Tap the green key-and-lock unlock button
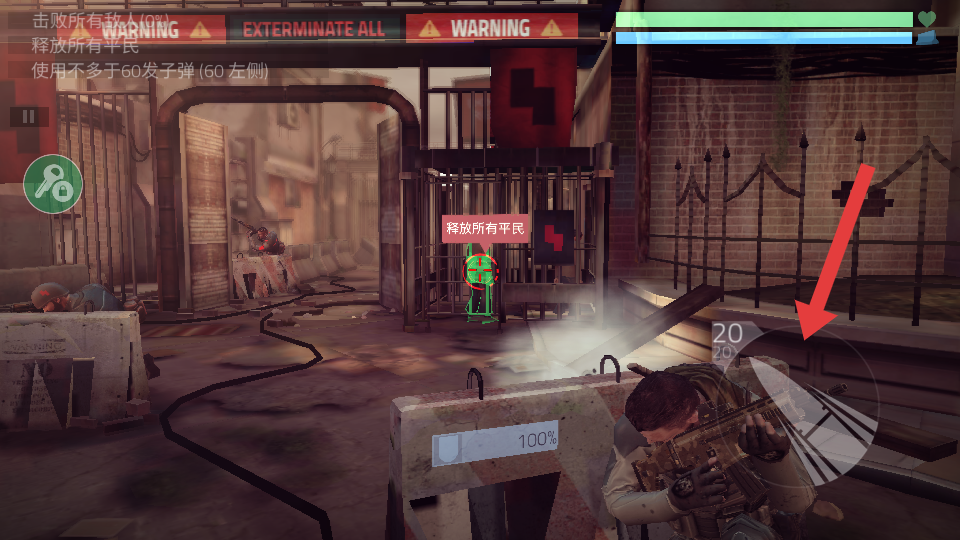 [53, 184]
